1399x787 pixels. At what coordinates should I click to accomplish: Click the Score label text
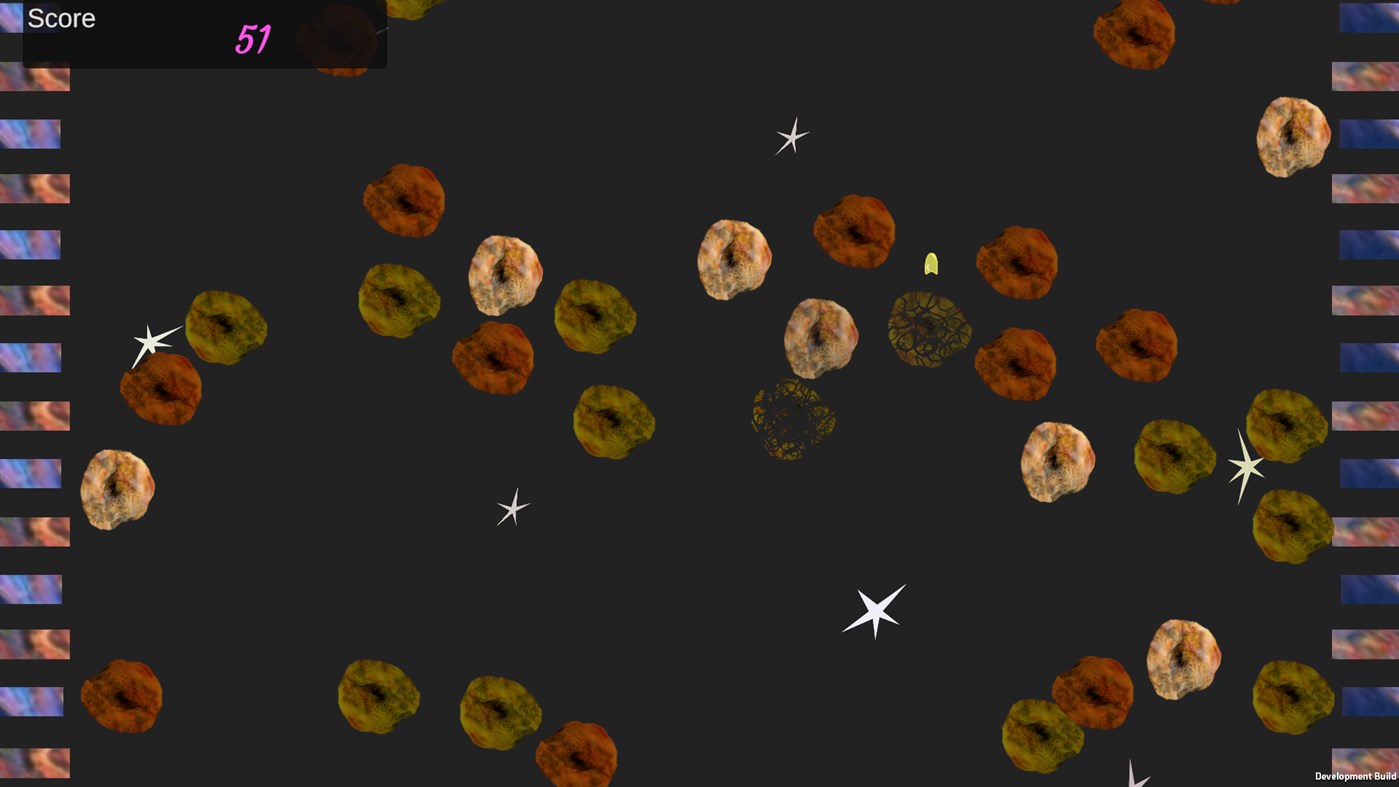62,17
